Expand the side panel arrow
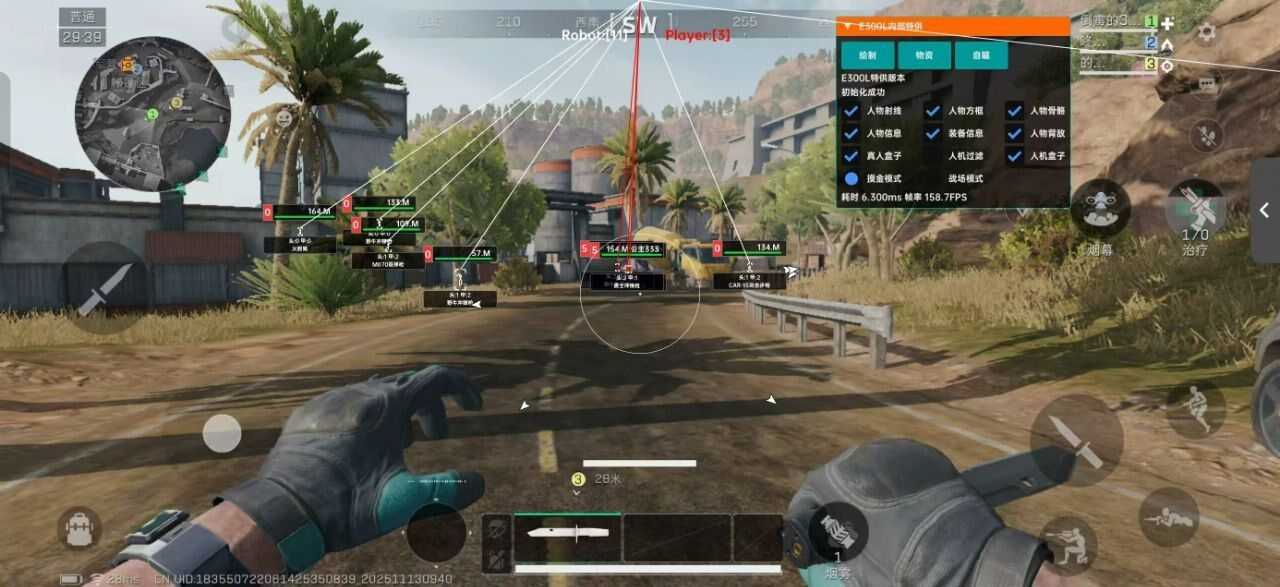Viewport: 1280px width, 587px height. [x=1265, y=210]
